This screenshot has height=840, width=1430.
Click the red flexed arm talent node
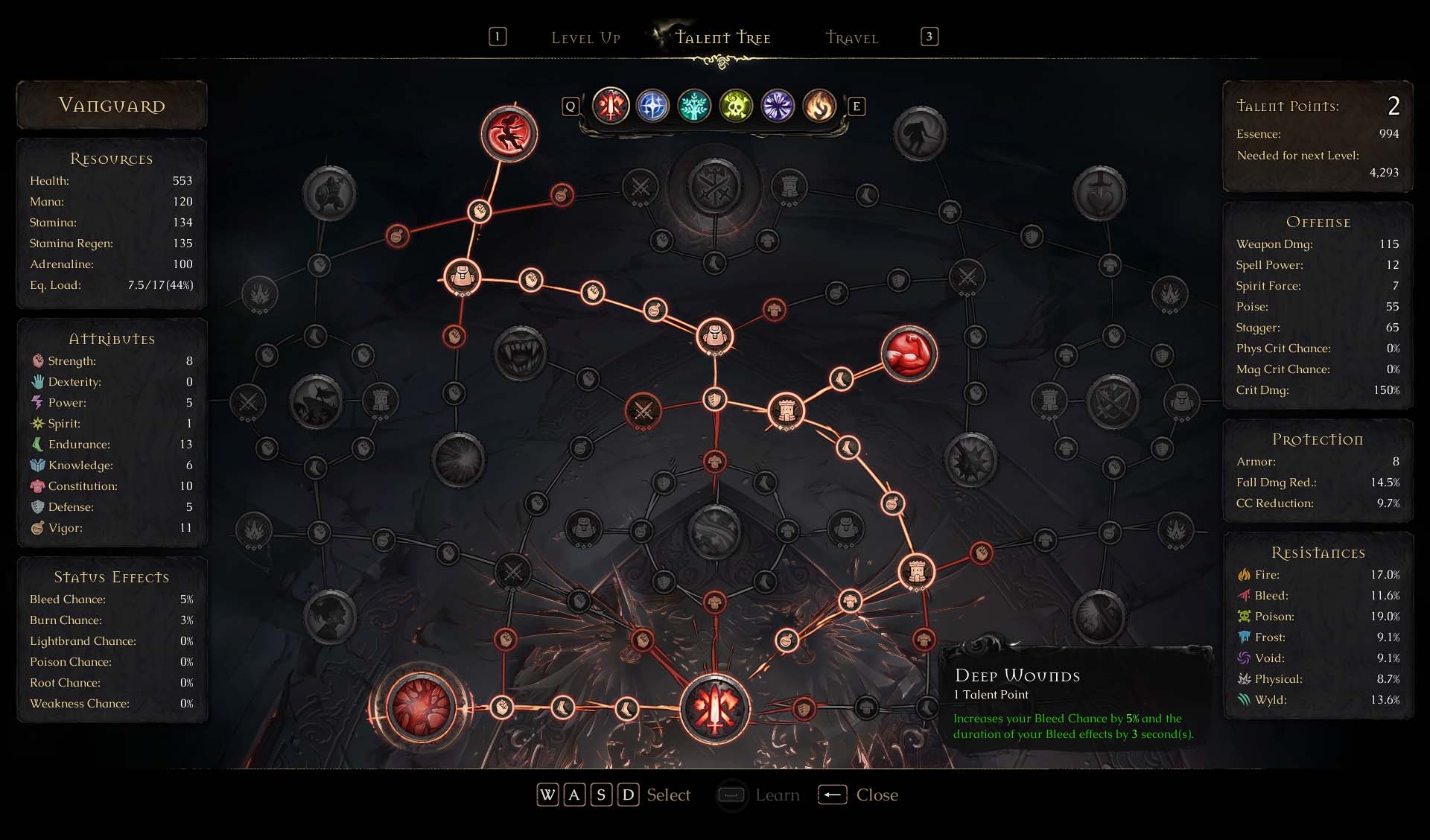tap(909, 354)
